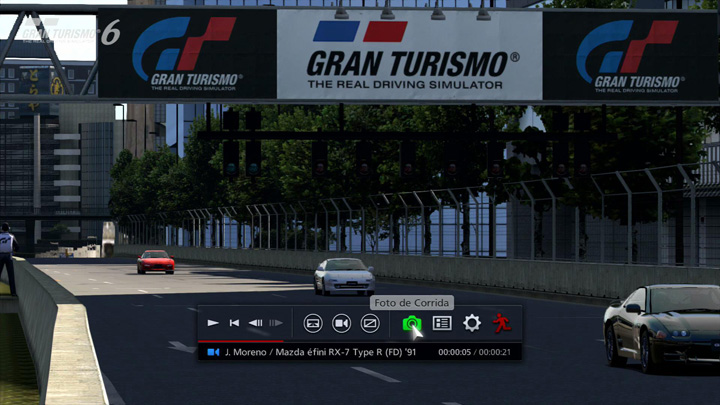The width and height of the screenshot is (720, 405).
Task: Step the replay forward one frame
Action: coord(276,323)
